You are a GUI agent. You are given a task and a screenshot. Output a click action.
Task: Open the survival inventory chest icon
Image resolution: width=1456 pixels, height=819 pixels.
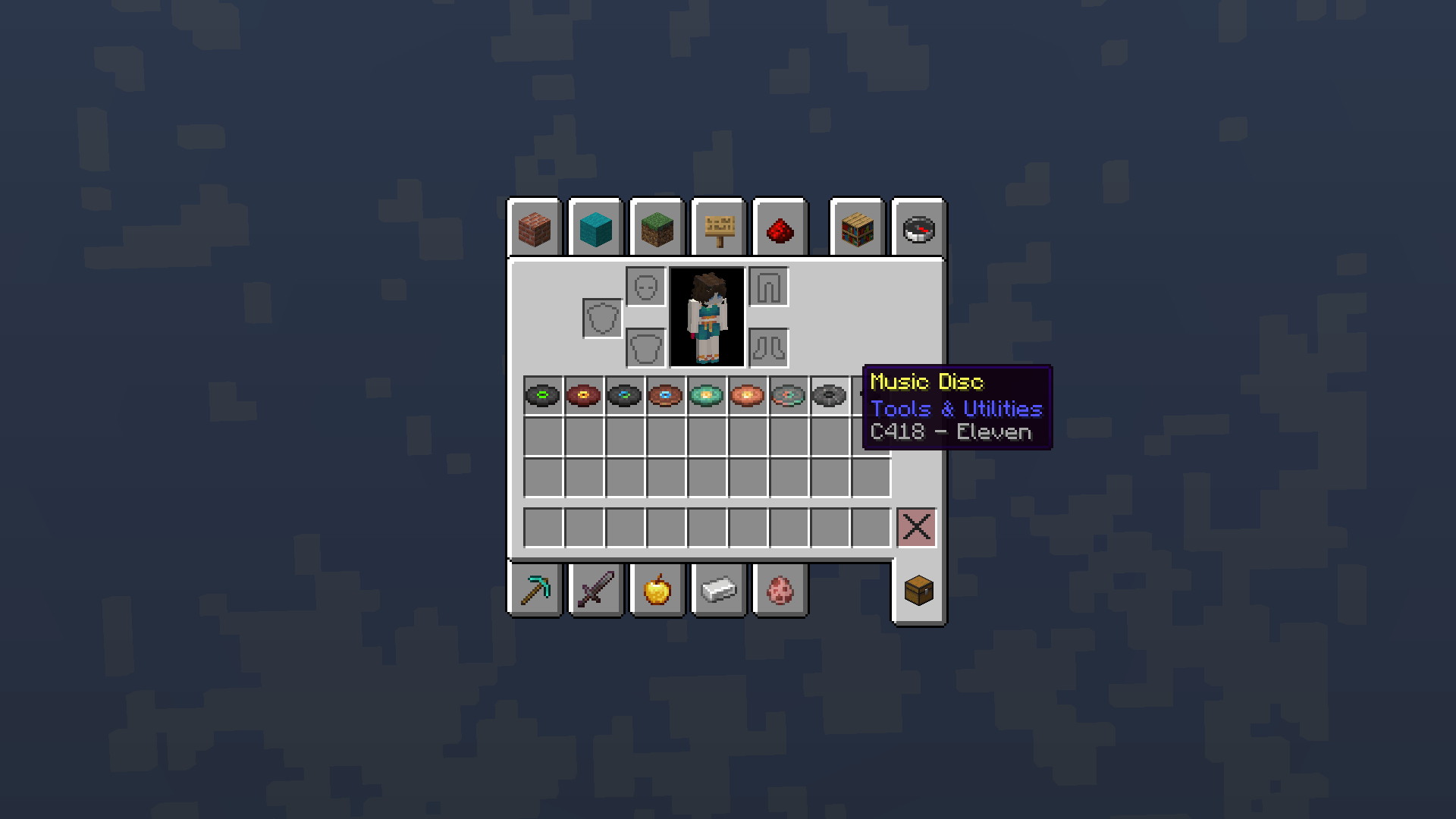click(918, 591)
